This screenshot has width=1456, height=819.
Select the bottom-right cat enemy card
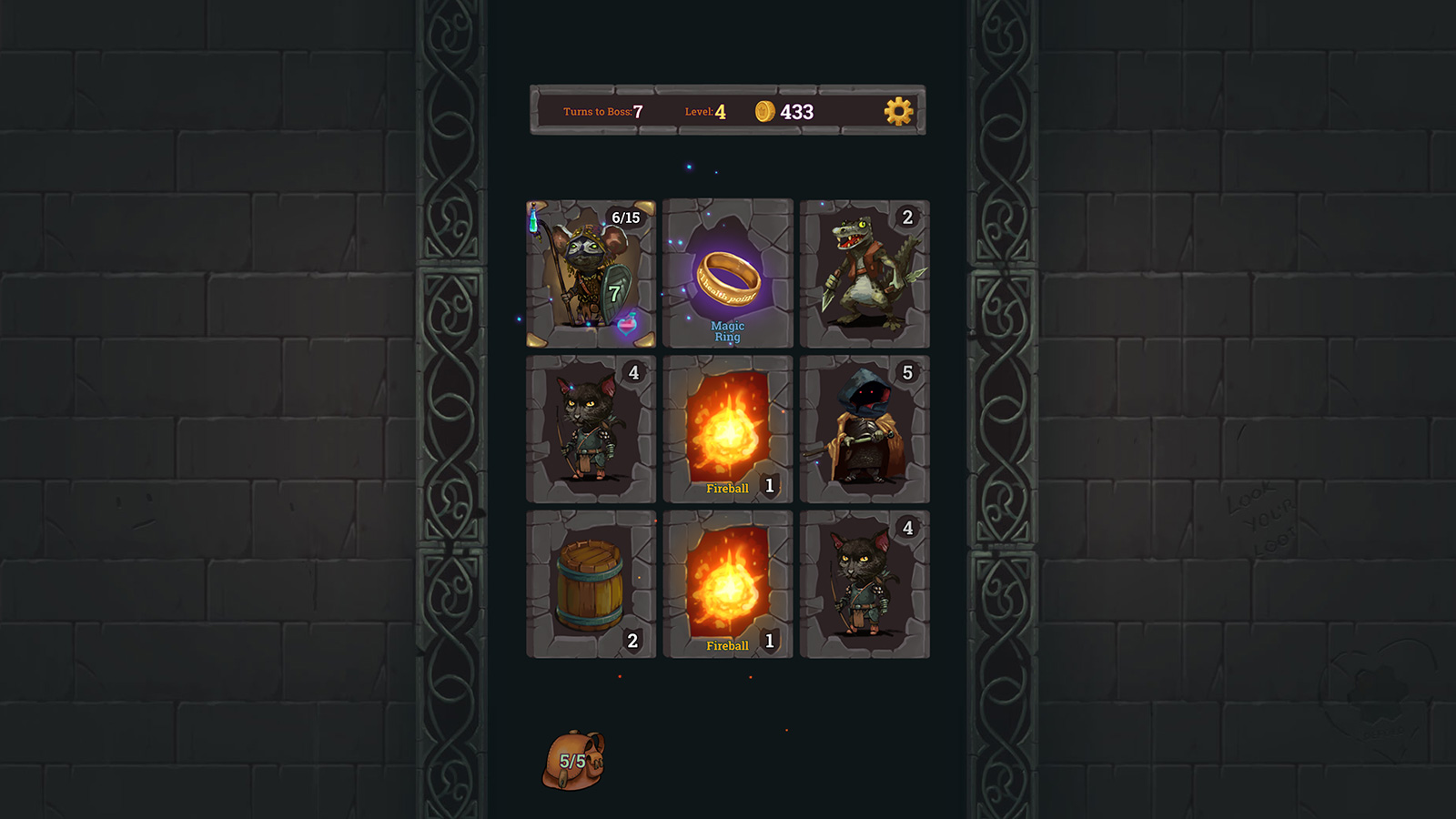click(x=864, y=582)
